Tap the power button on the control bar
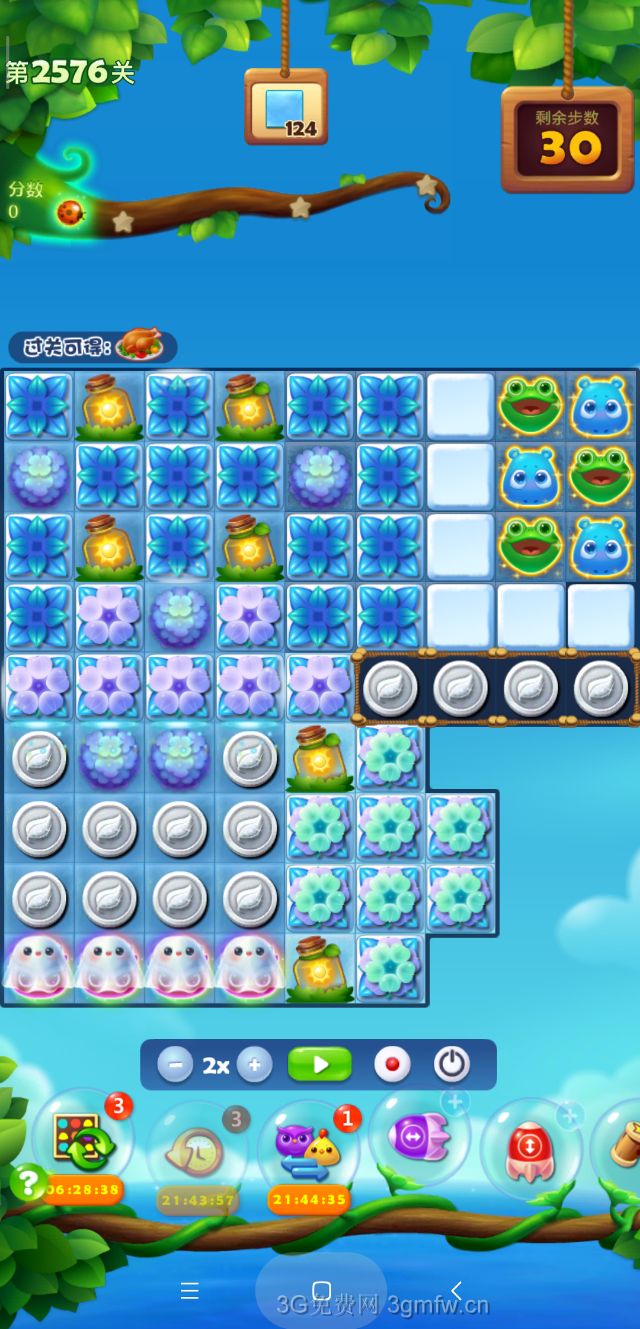The width and height of the screenshot is (640, 1329). pyautogui.click(x=452, y=1065)
